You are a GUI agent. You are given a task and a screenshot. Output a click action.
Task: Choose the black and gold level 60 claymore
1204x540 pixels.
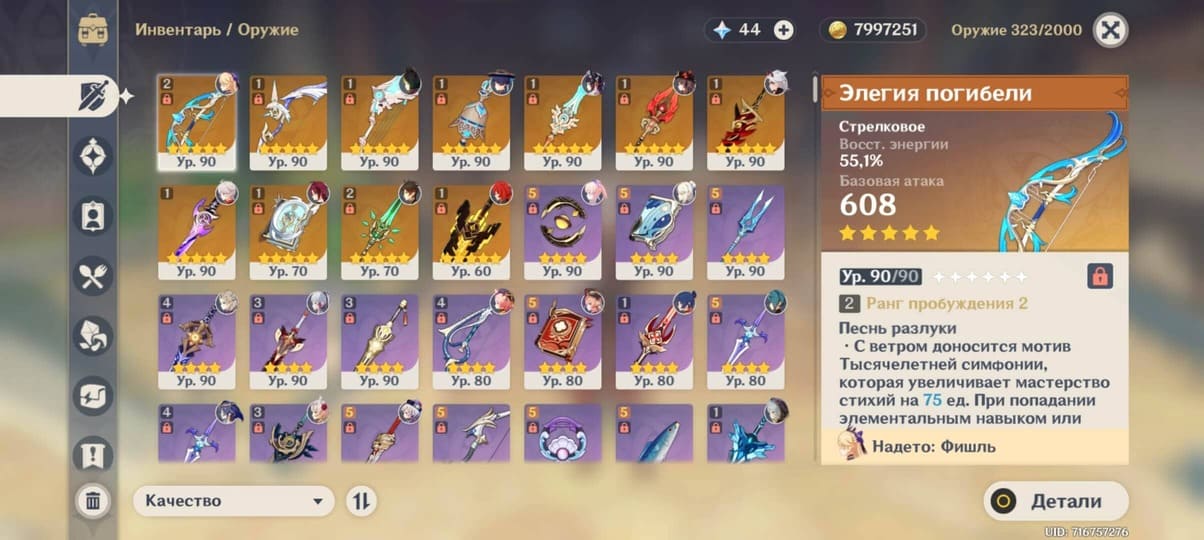(x=471, y=230)
